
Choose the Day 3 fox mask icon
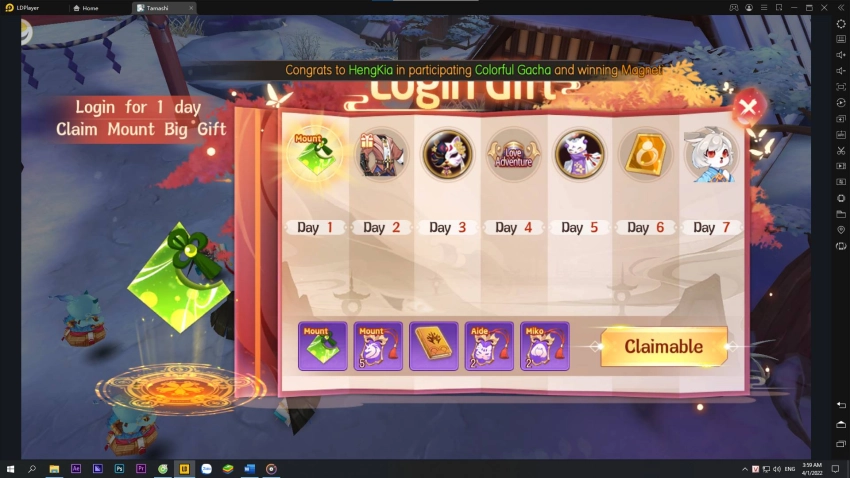(x=446, y=154)
